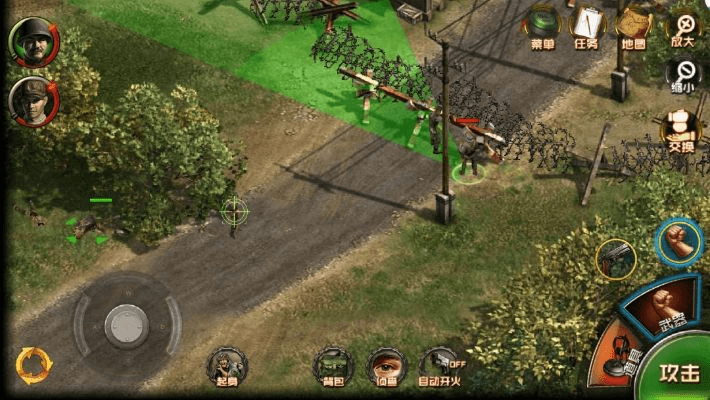This screenshot has height=400, width=710.
Task: Activate the 侦查 (Scout) eye ability
Action: click(385, 366)
